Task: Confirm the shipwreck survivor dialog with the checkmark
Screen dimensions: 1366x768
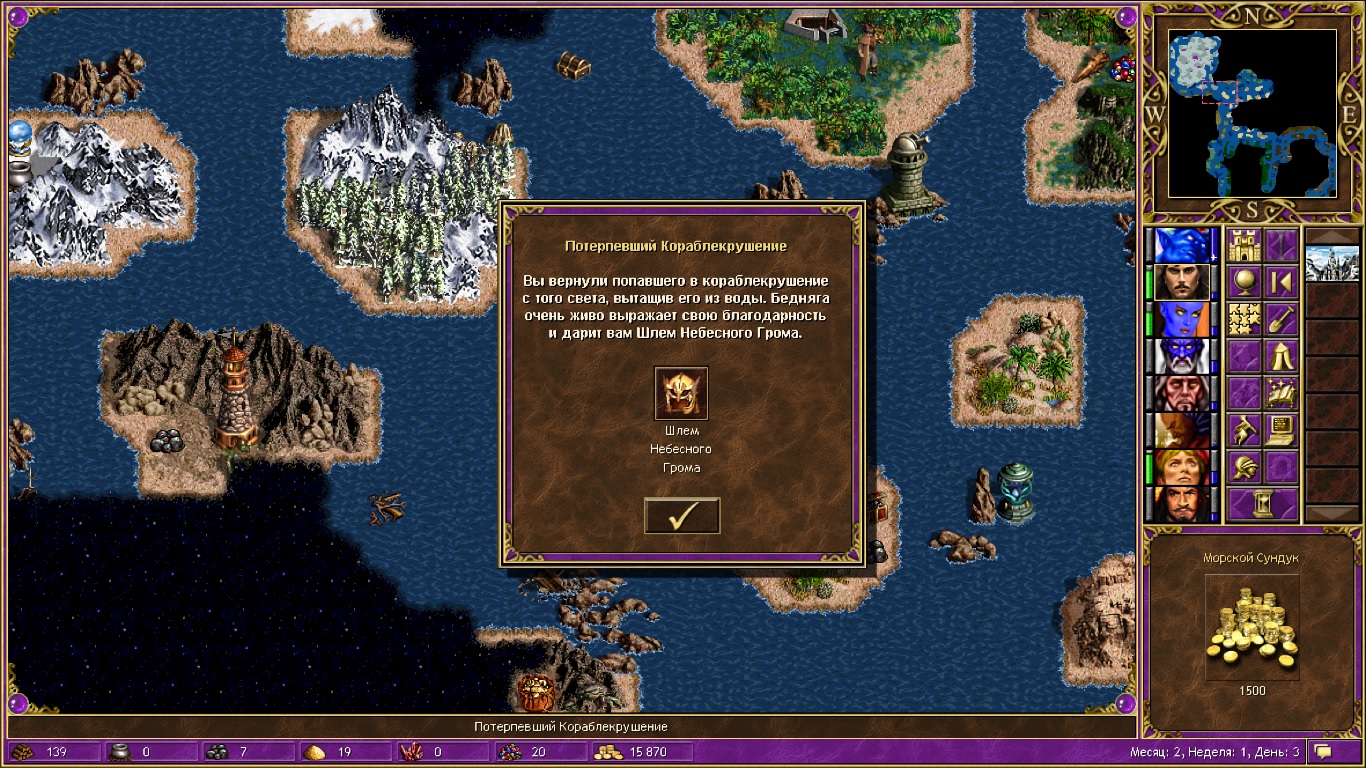Action: 682,515
